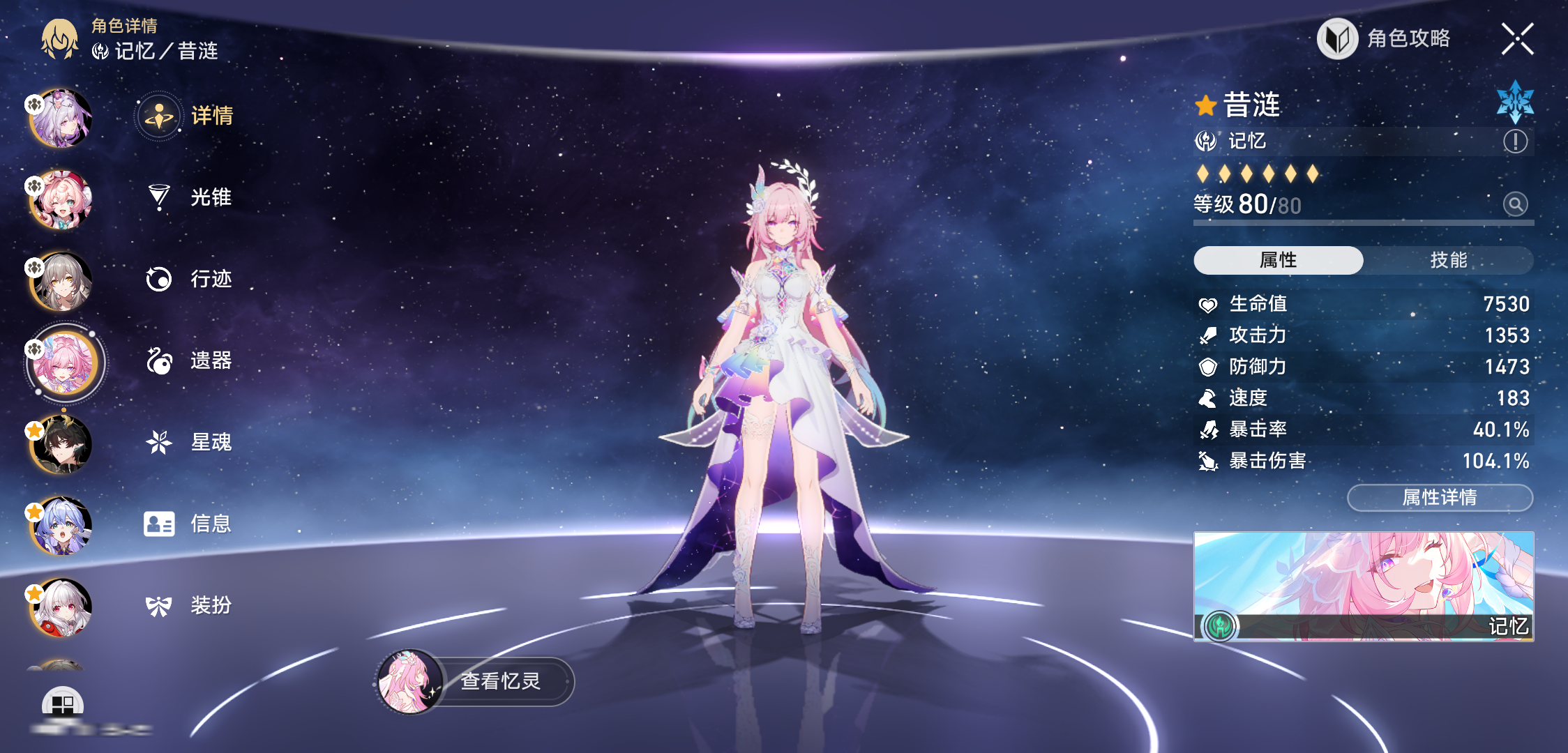1568x753 pixels.
Task: Click the ice element snowflake icon
Action: (x=1515, y=102)
